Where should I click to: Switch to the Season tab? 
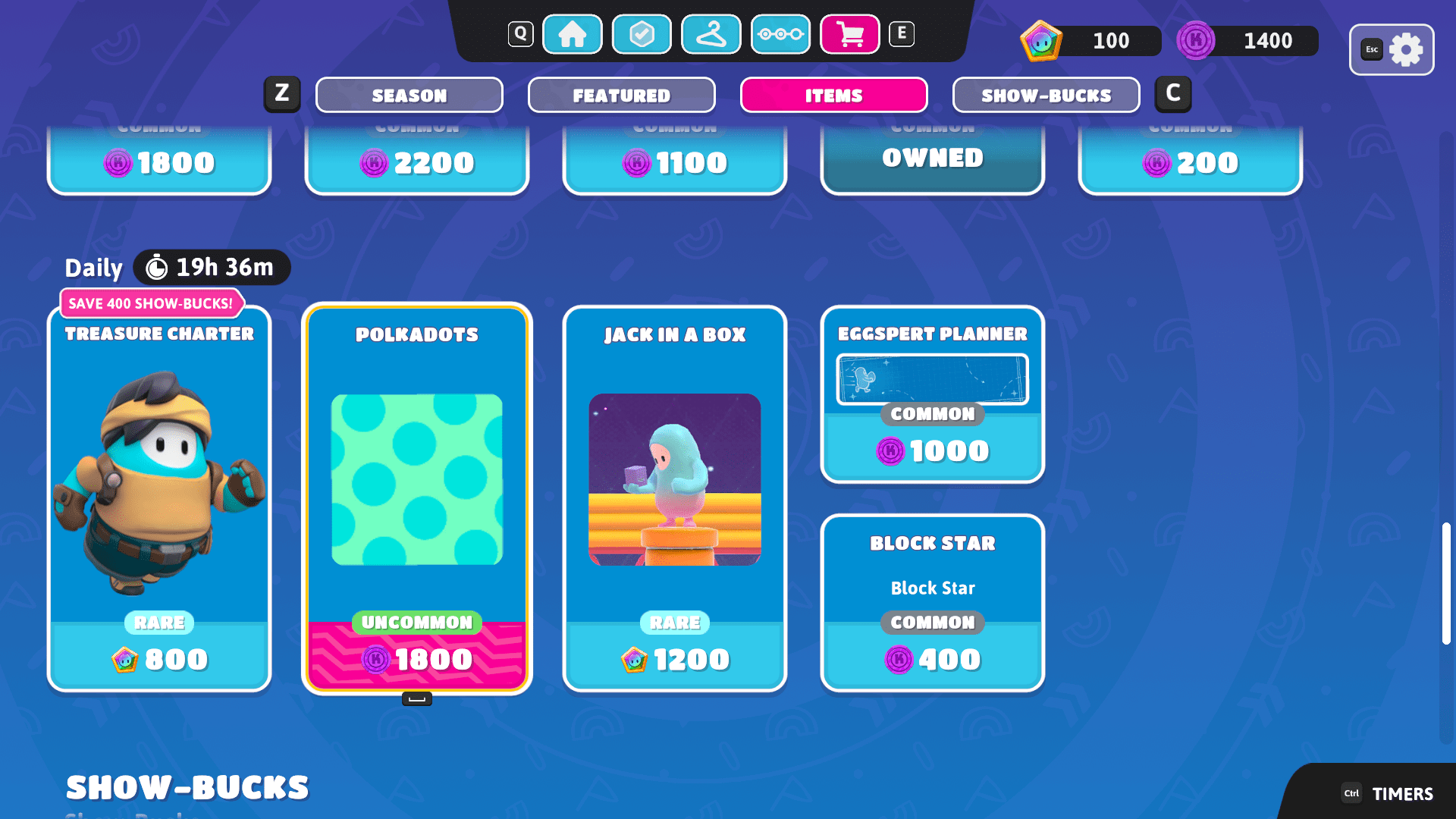coord(409,95)
